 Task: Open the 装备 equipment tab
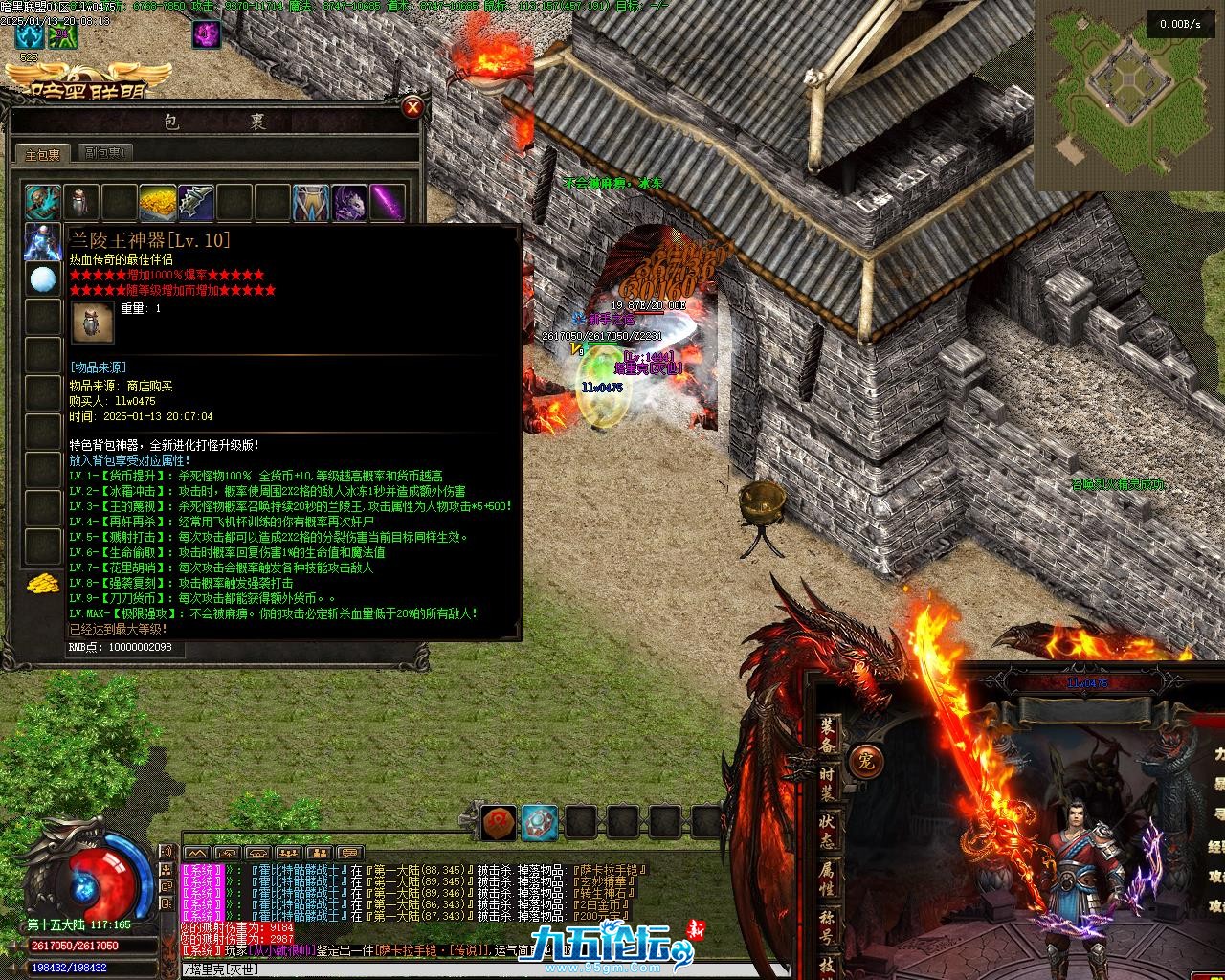(828, 735)
